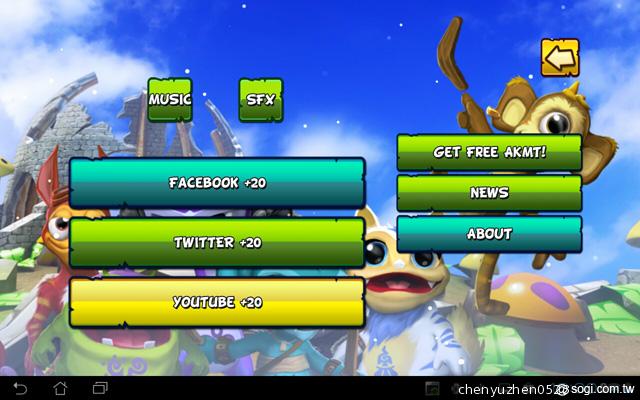This screenshot has height=400, width=640.
Task: Go back with the yellow arrow button
Action: [560, 57]
